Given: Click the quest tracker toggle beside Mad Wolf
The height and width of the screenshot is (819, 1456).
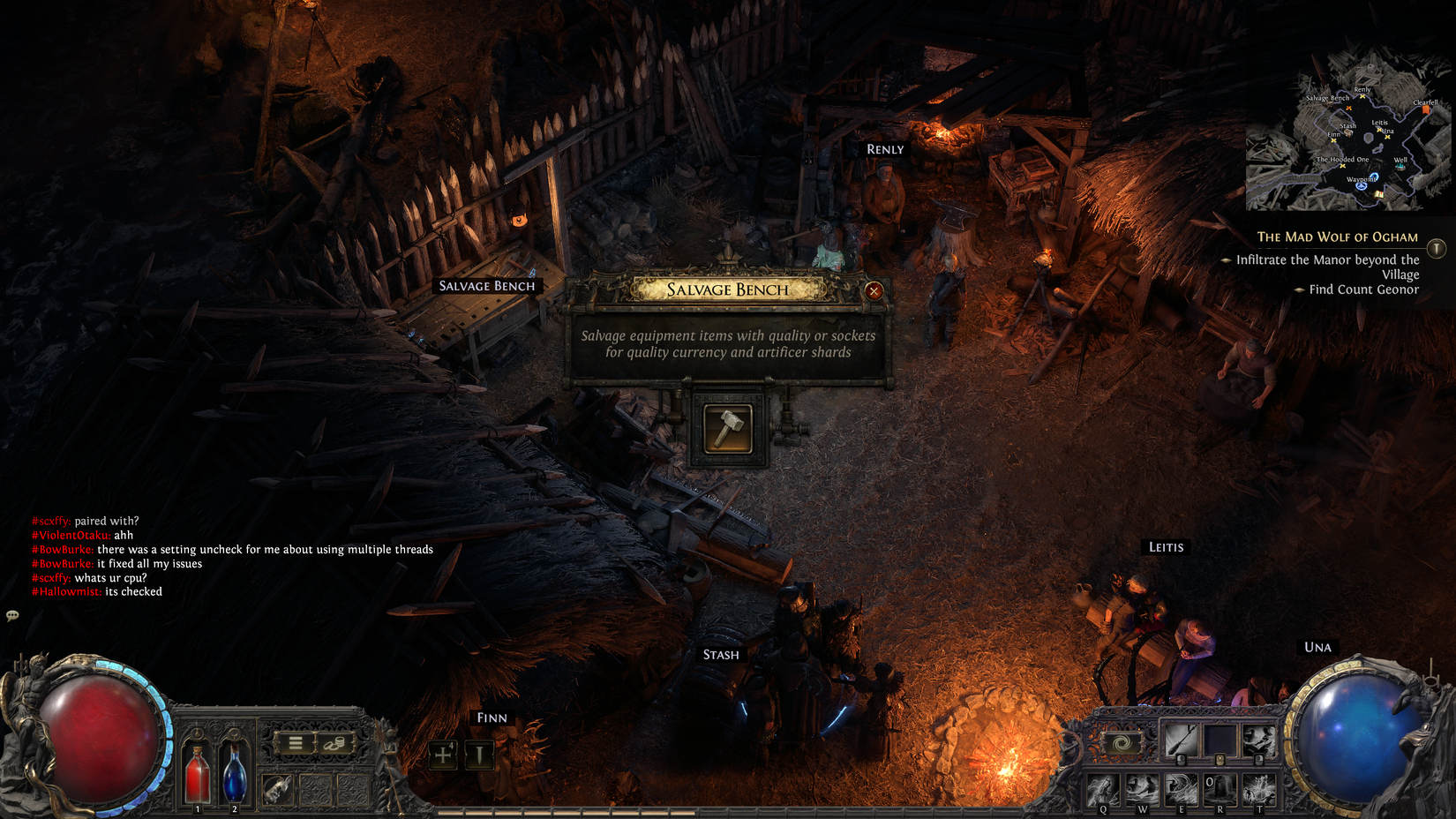Looking at the screenshot, I should tap(1437, 249).
